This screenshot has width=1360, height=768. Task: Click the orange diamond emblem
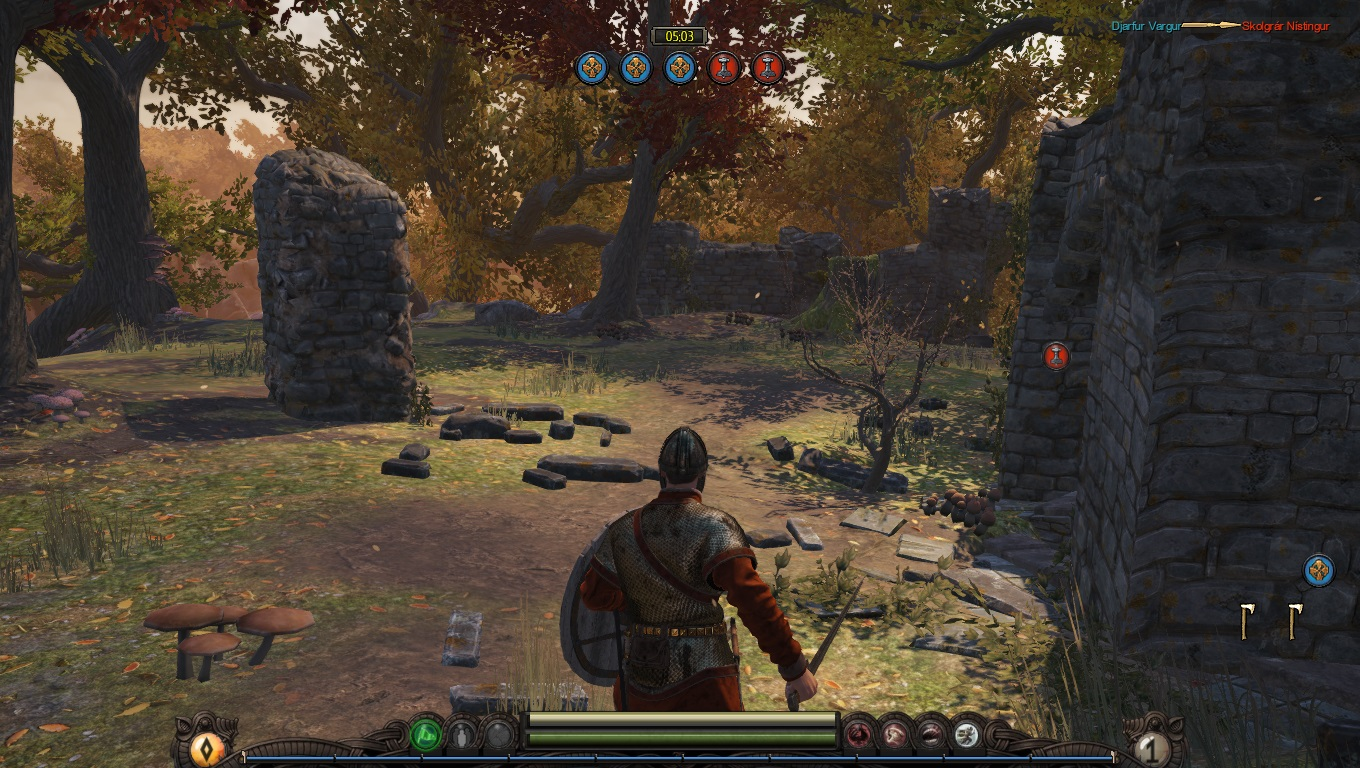(207, 749)
